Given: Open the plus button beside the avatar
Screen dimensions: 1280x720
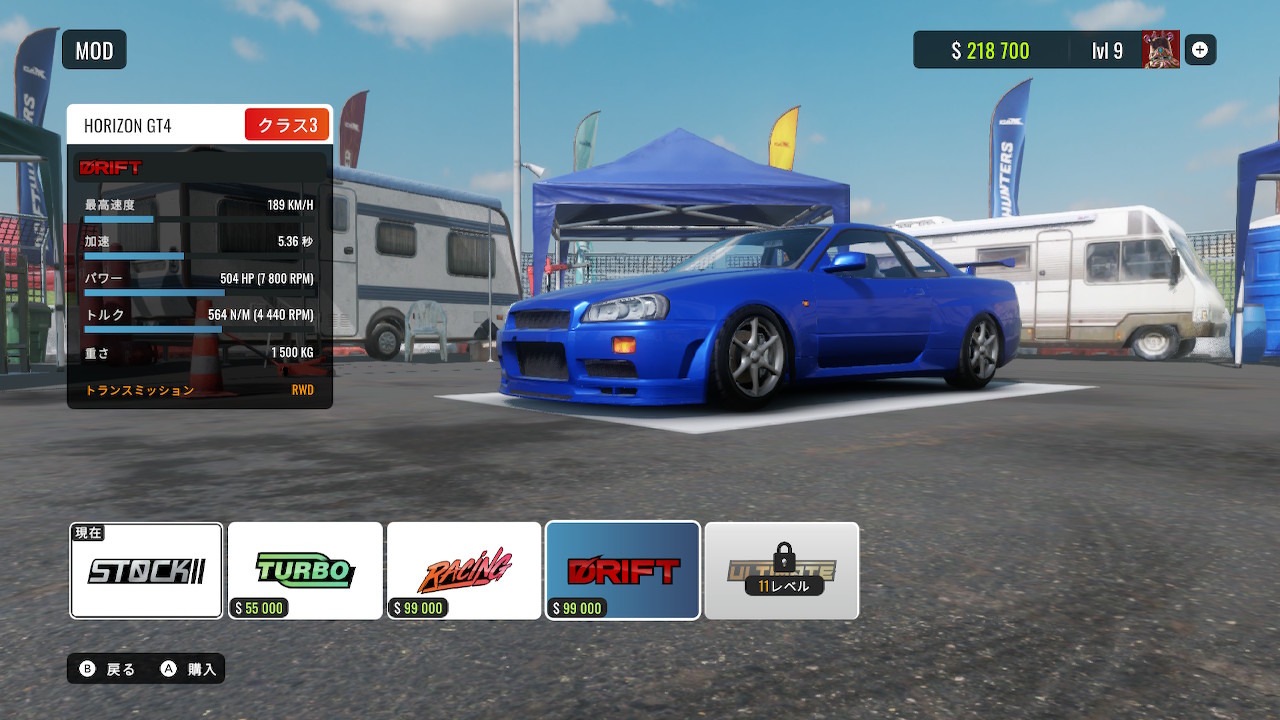Looking at the screenshot, I should tap(1200, 50).
